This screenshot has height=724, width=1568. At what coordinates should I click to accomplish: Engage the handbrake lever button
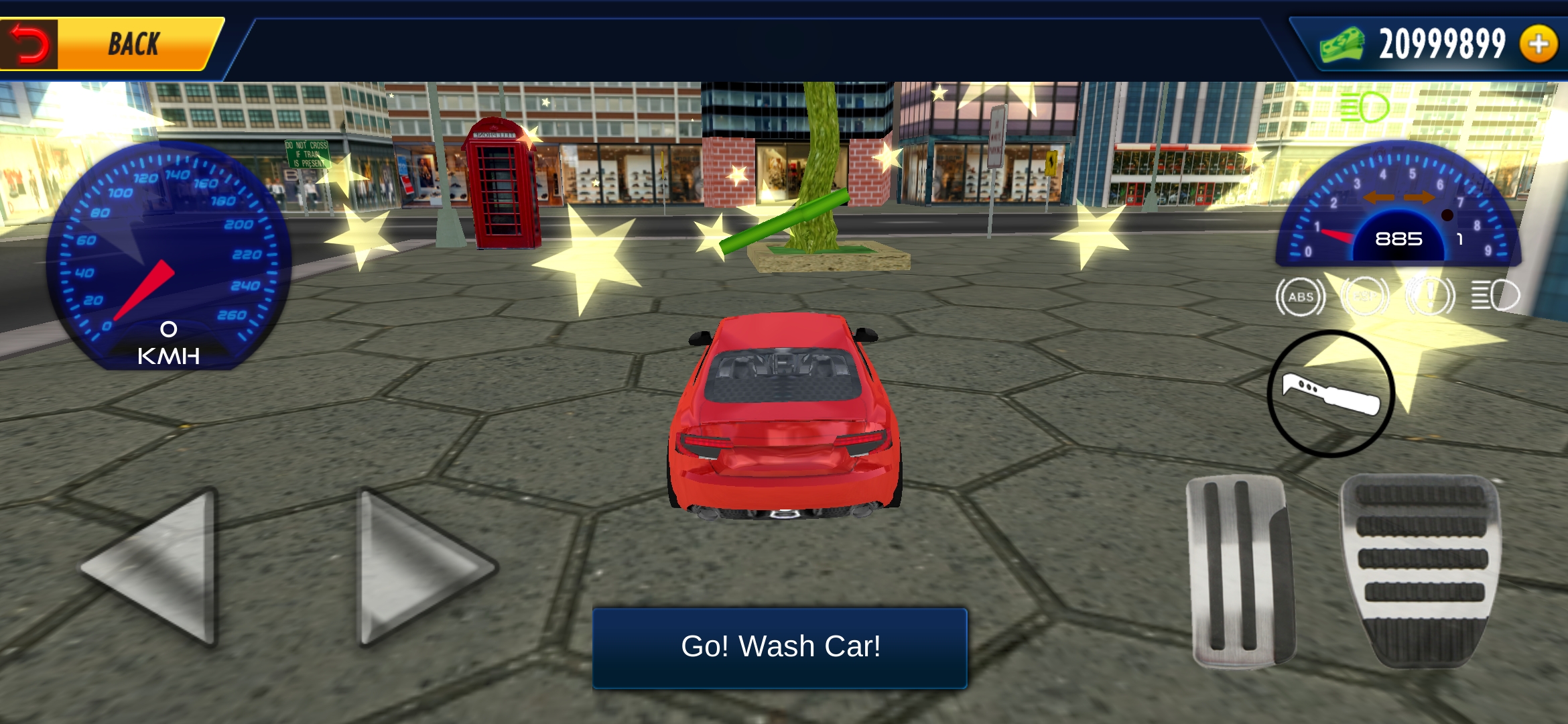click(1331, 394)
